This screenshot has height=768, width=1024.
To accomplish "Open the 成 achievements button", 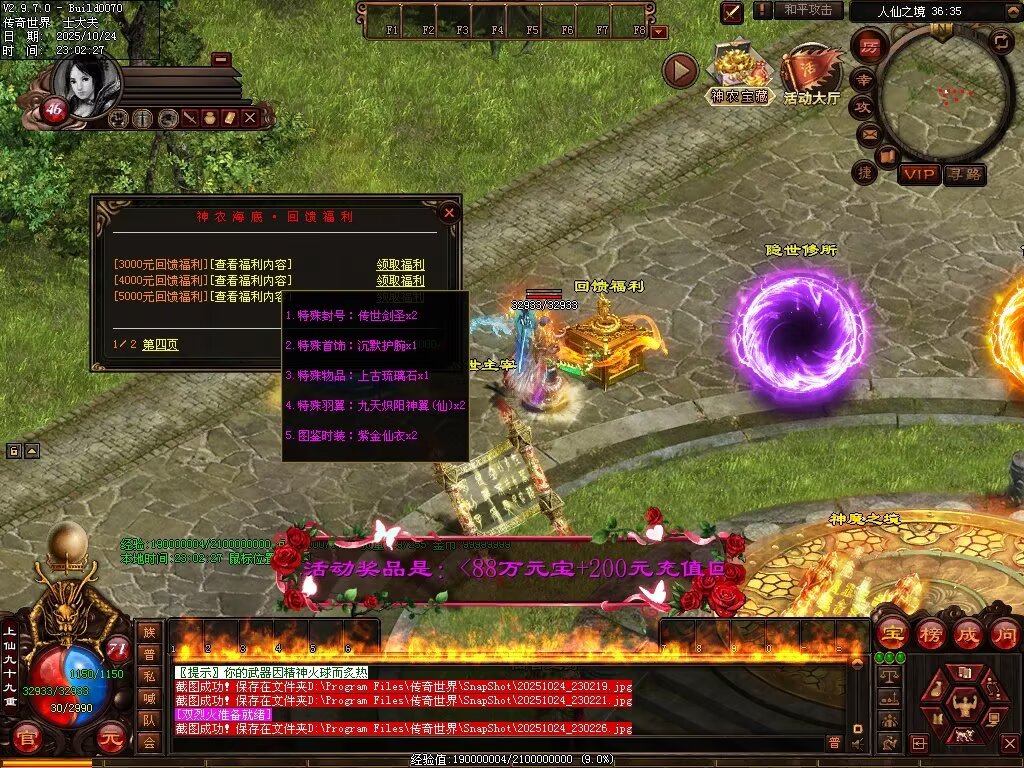I will pos(968,634).
